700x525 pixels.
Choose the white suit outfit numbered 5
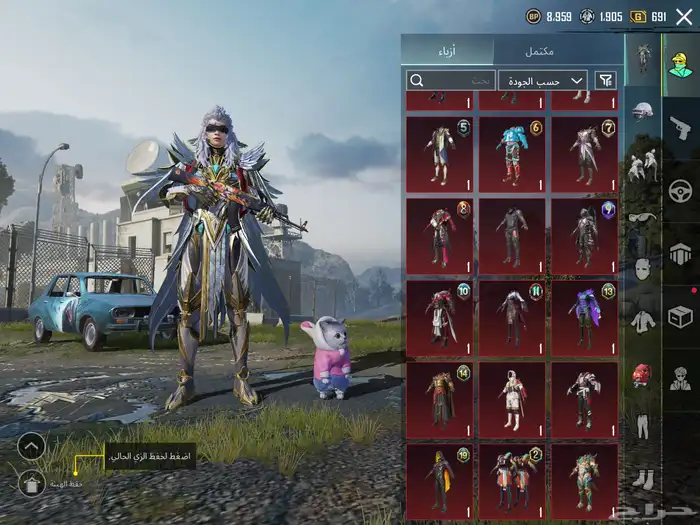(x=439, y=152)
